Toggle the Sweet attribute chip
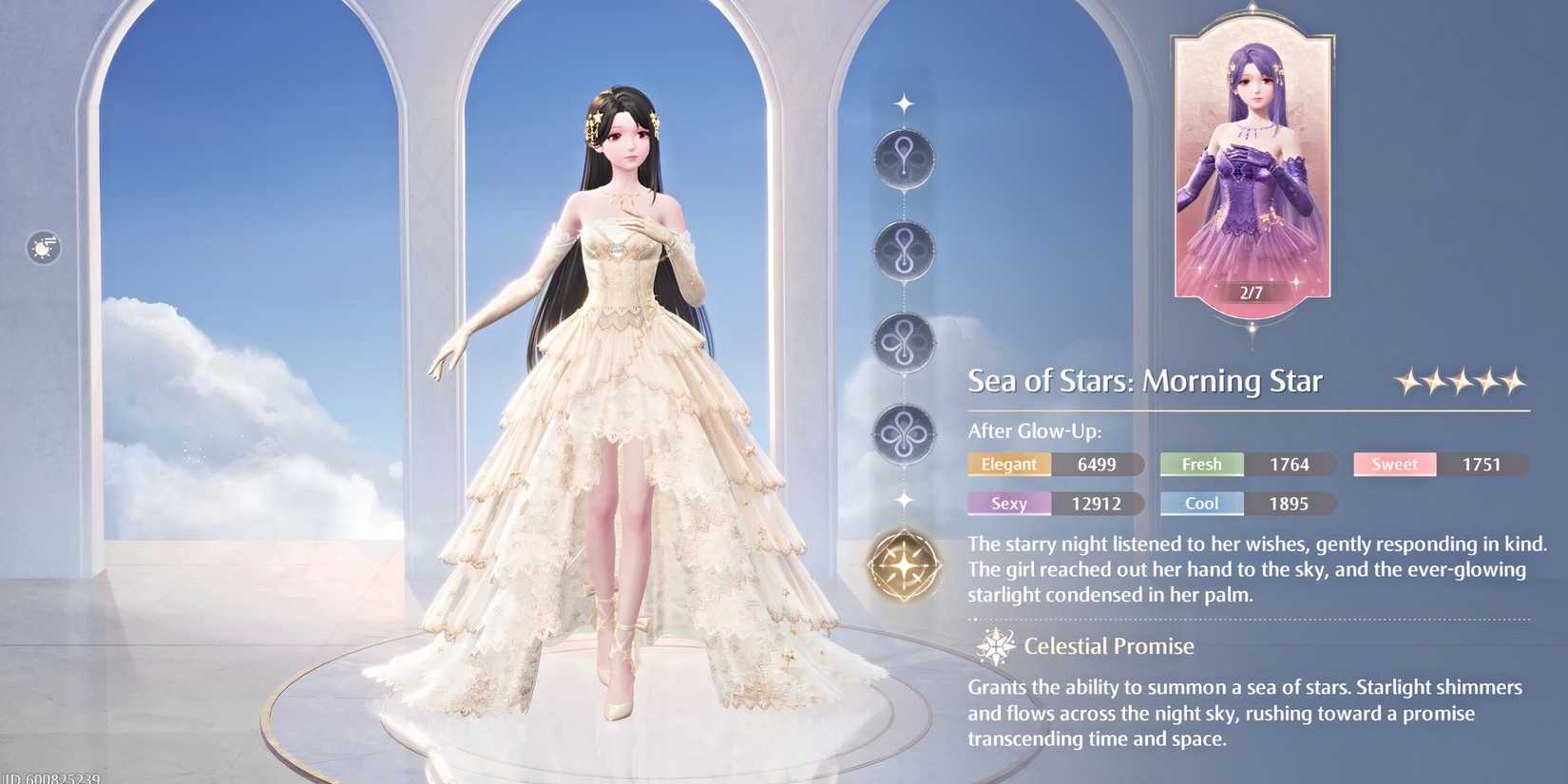This screenshot has width=1568, height=784. [x=1393, y=464]
